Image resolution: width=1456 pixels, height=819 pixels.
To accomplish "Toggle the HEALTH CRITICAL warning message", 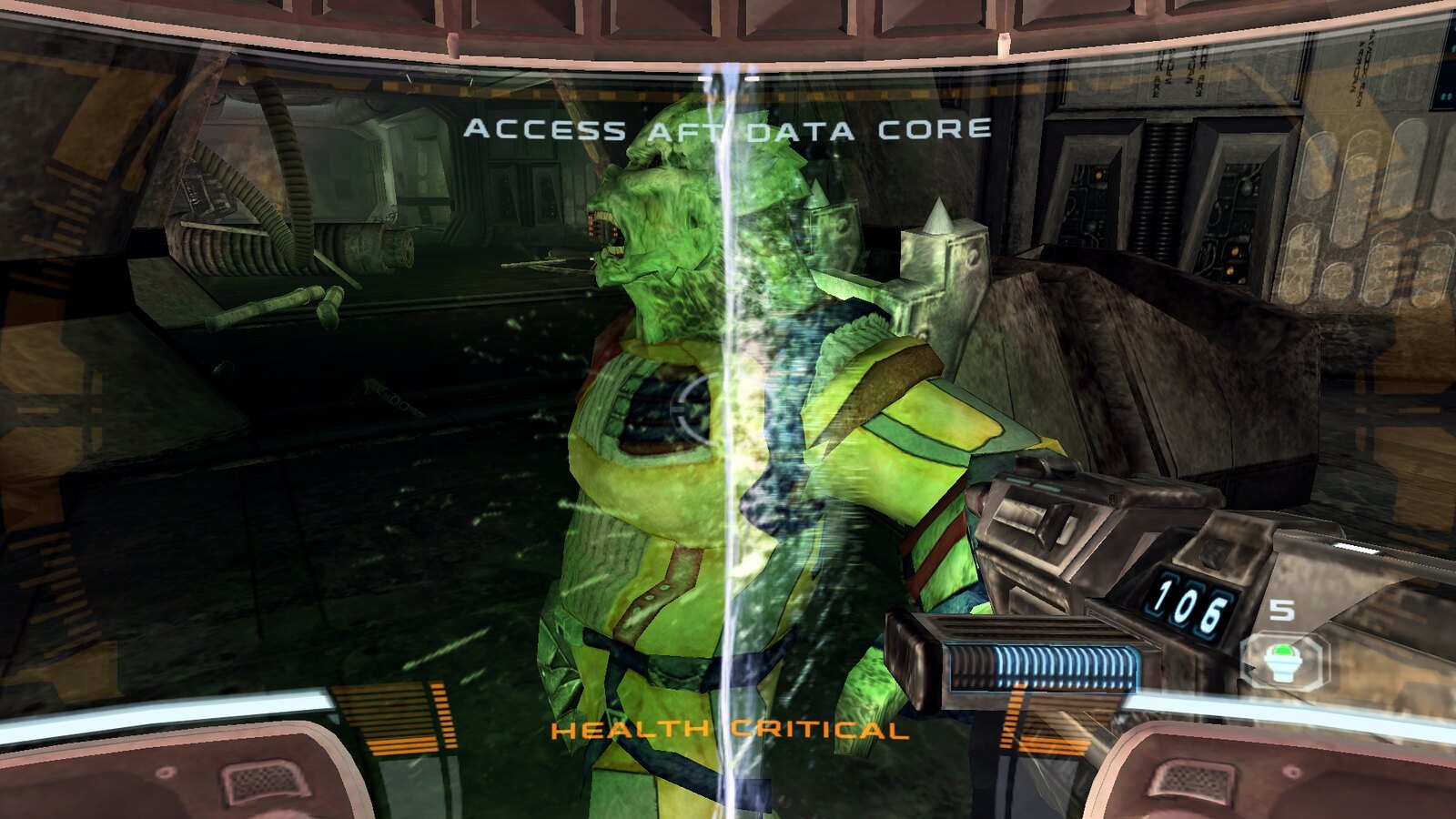I will (728, 731).
